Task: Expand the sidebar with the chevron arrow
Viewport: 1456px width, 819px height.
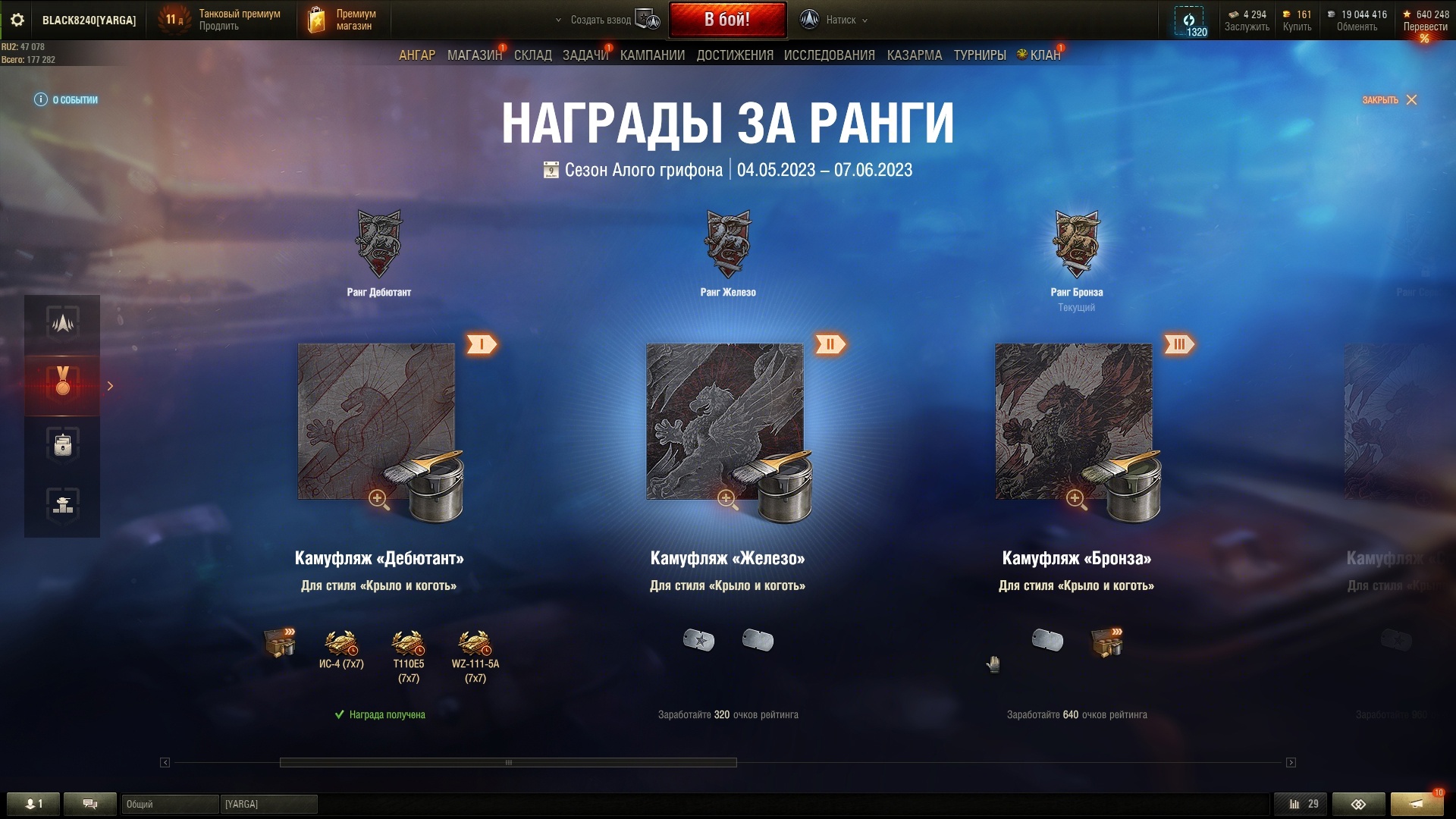Action: [x=111, y=386]
